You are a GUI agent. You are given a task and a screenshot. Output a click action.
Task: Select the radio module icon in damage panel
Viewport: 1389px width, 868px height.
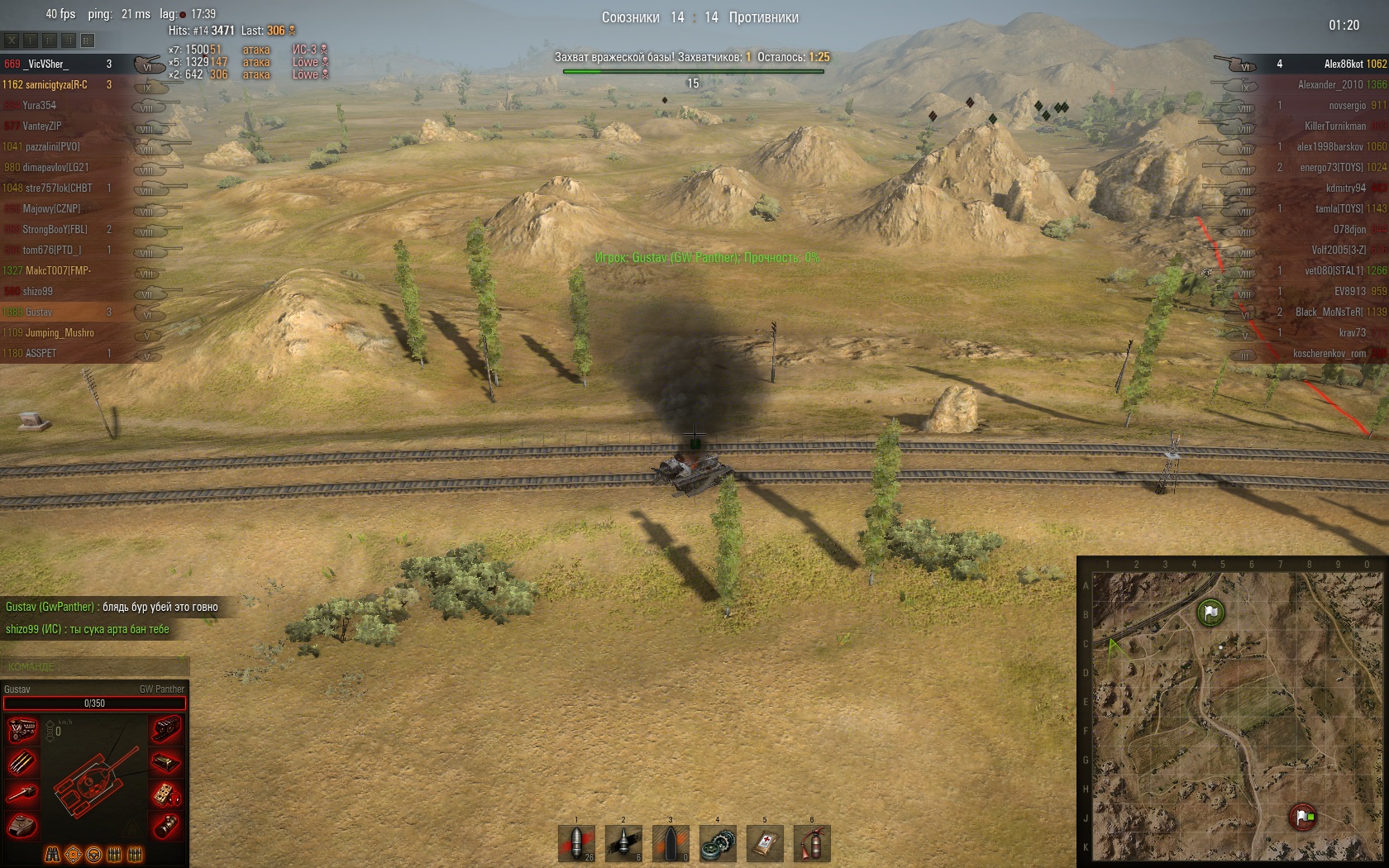point(165,794)
